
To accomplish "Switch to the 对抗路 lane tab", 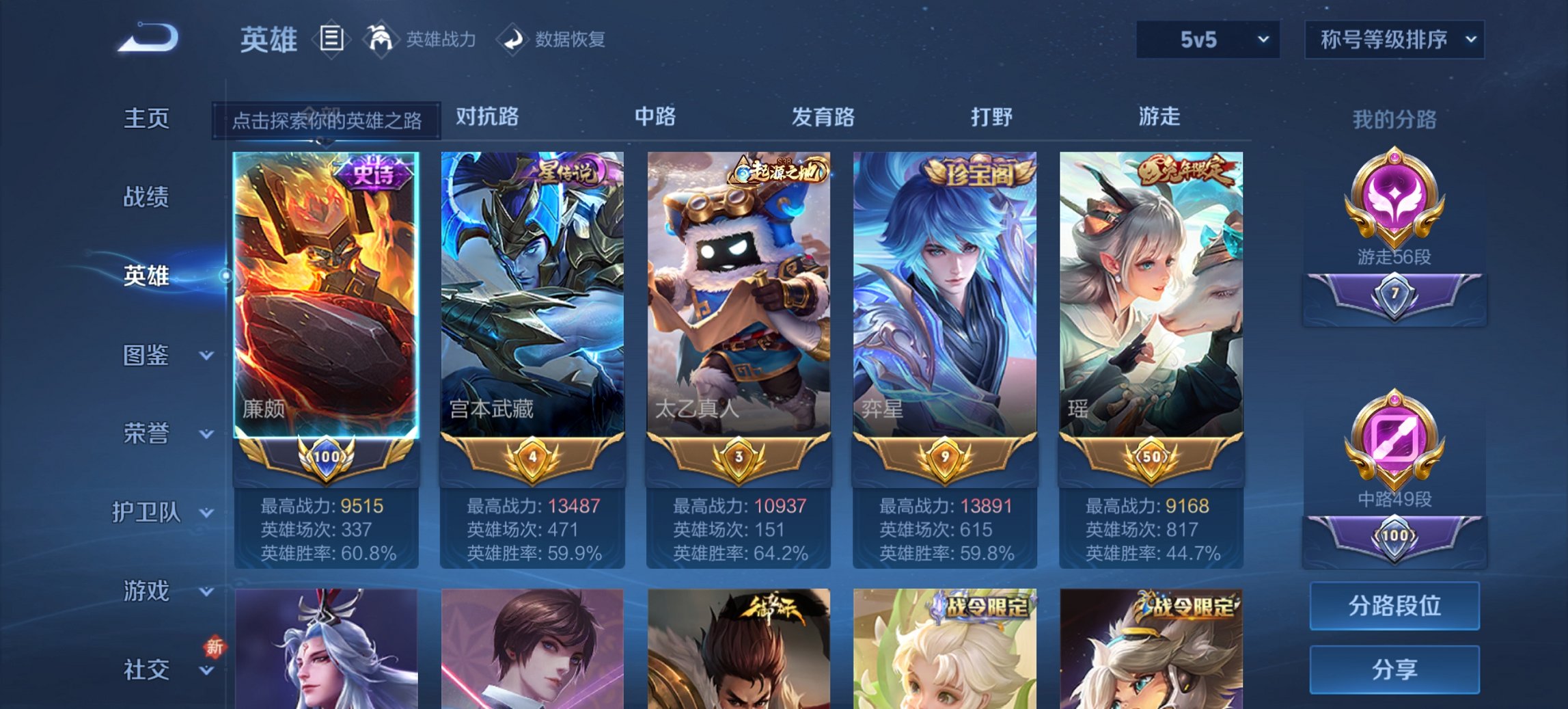I will click(x=486, y=117).
